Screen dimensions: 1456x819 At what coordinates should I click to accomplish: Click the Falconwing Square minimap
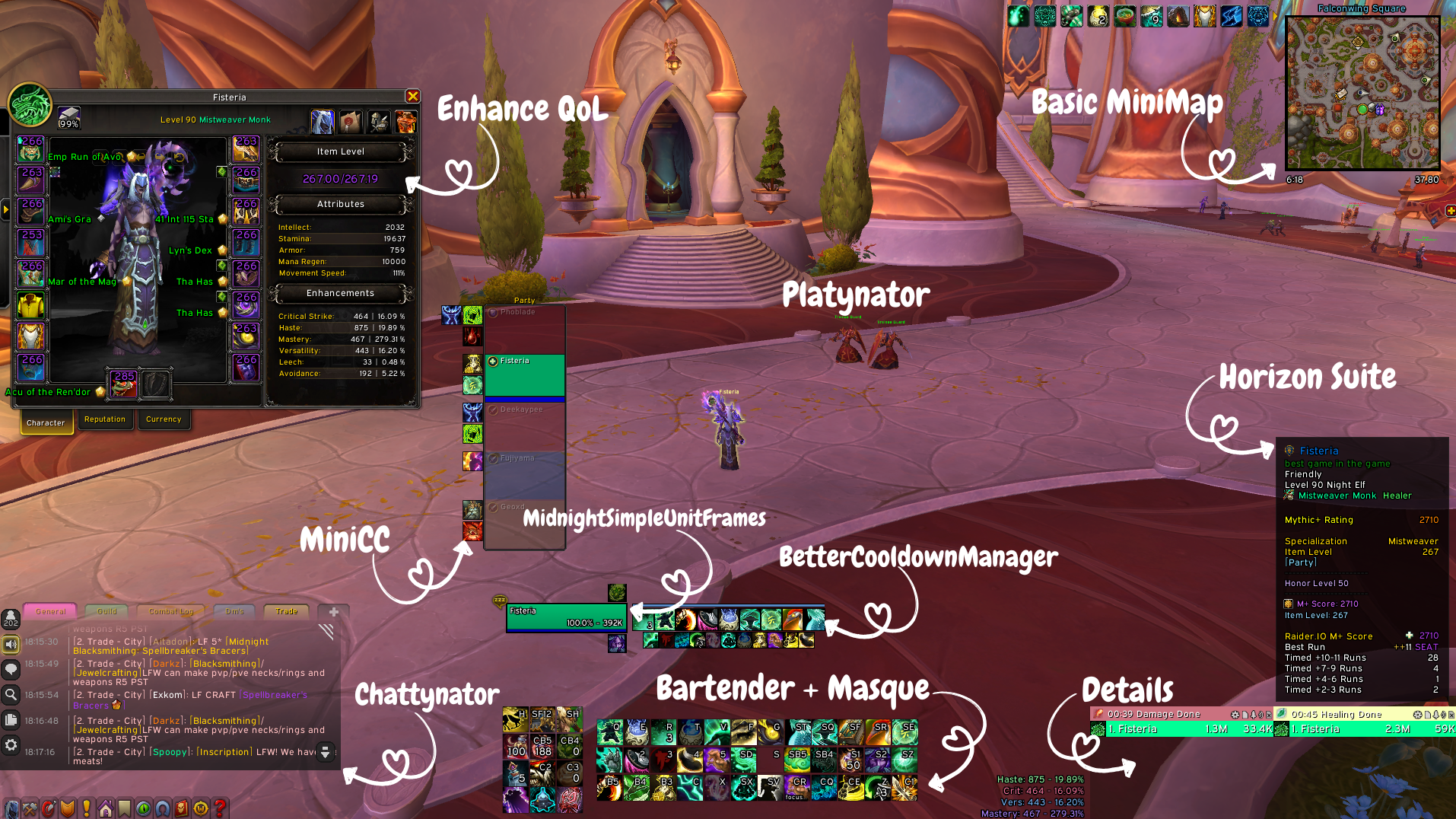pos(1362,93)
